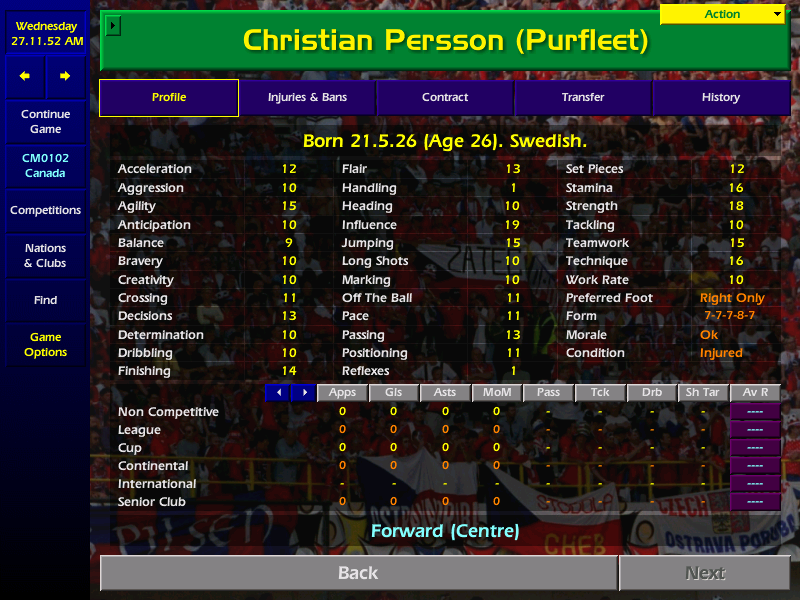View the player's History tab
Viewport: 800px width, 600px height.
(720, 97)
